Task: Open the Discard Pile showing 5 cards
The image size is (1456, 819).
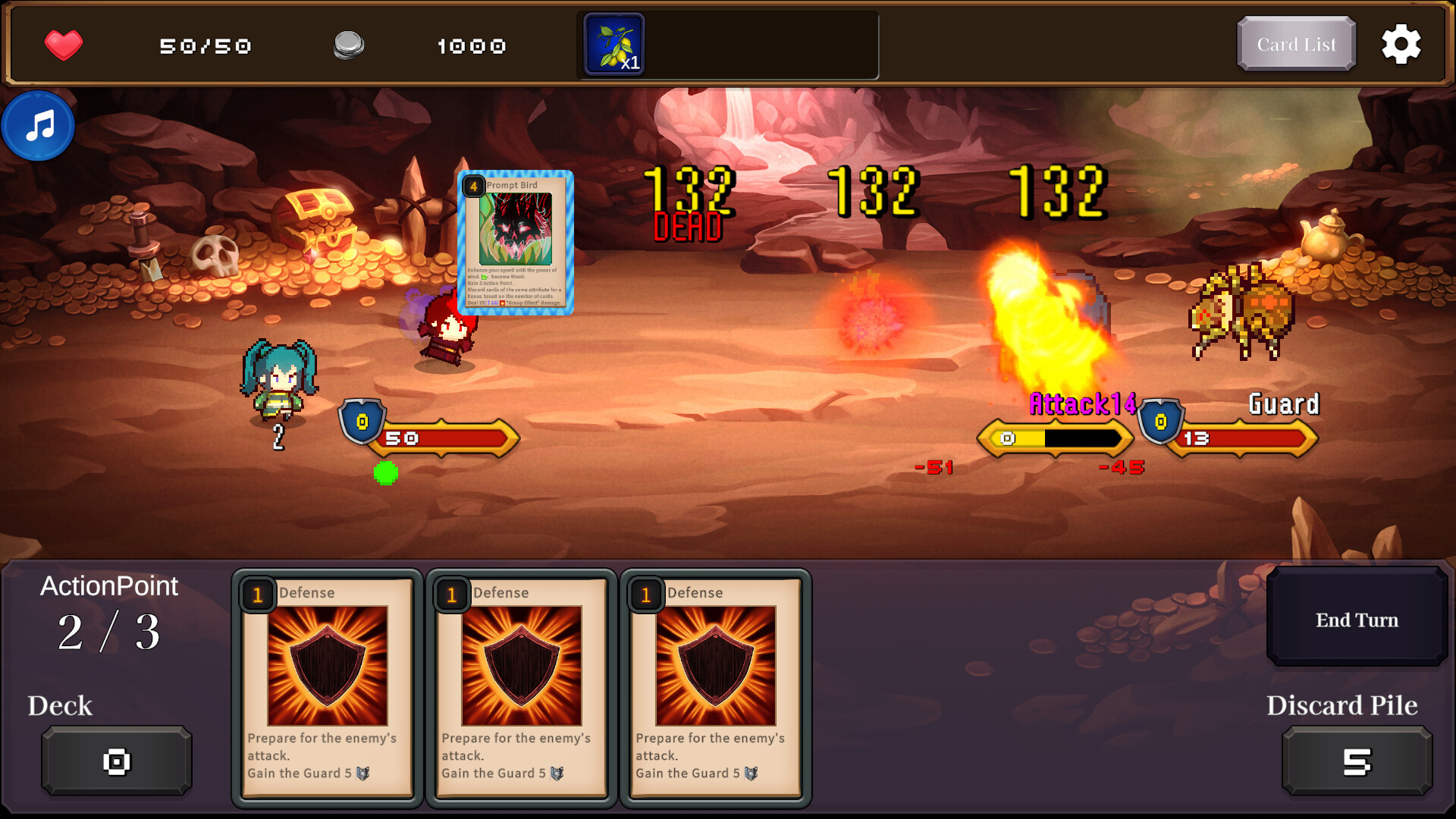Action: pyautogui.click(x=1357, y=760)
